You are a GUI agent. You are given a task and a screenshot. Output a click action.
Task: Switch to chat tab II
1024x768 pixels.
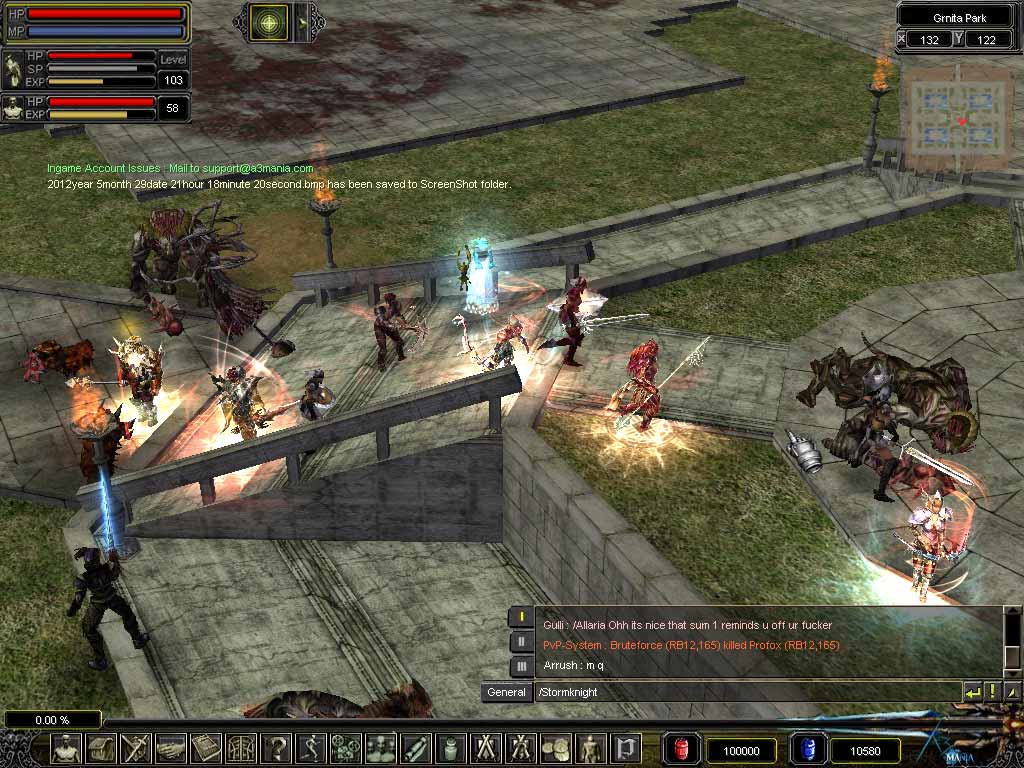click(521, 642)
